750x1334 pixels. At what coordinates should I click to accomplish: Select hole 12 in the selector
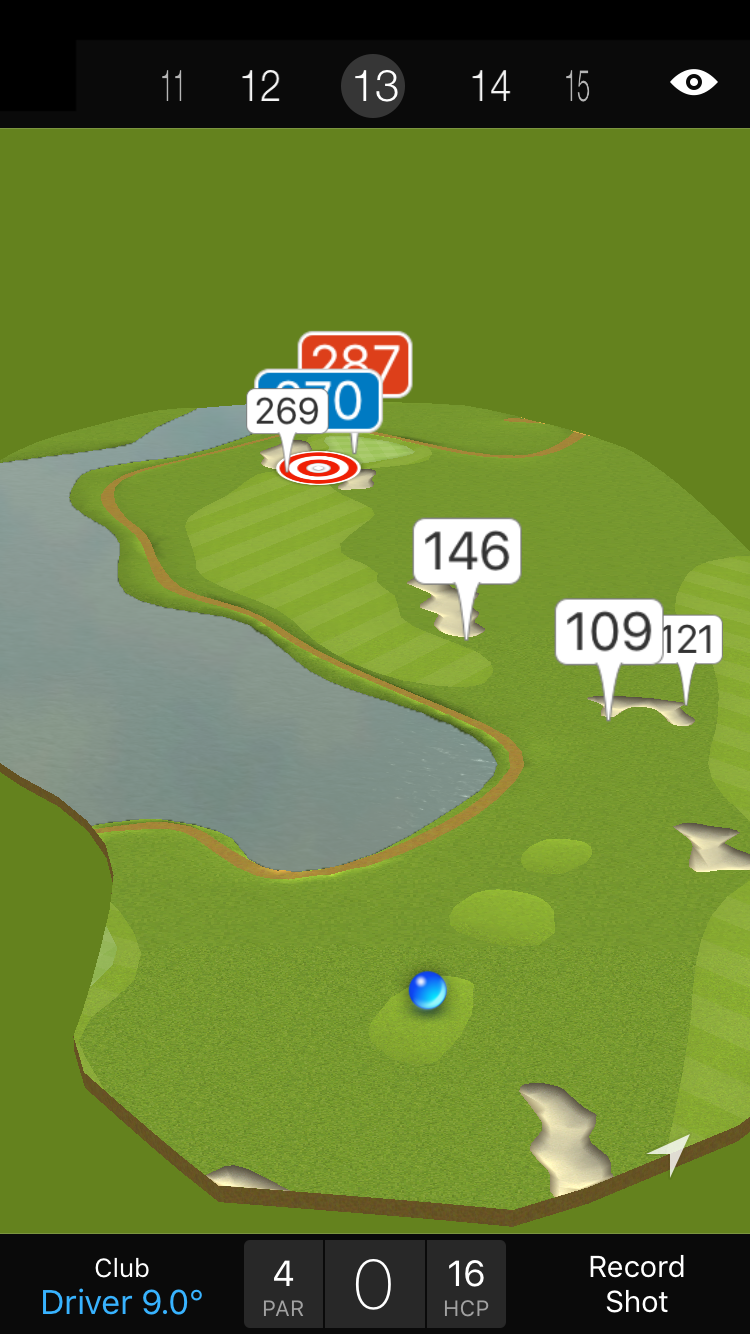(x=260, y=86)
